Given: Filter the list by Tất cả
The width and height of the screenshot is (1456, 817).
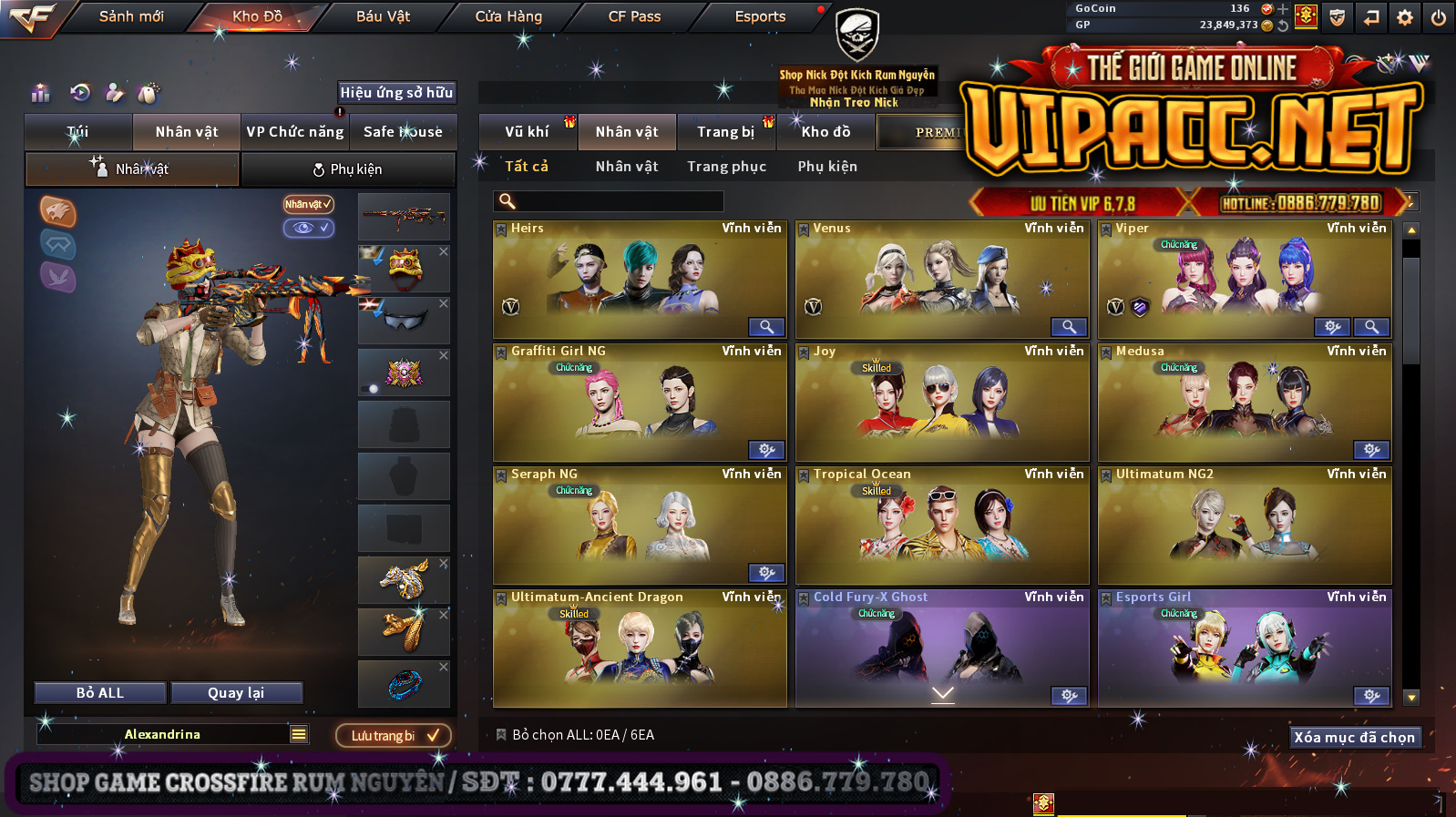Looking at the screenshot, I should [527, 167].
